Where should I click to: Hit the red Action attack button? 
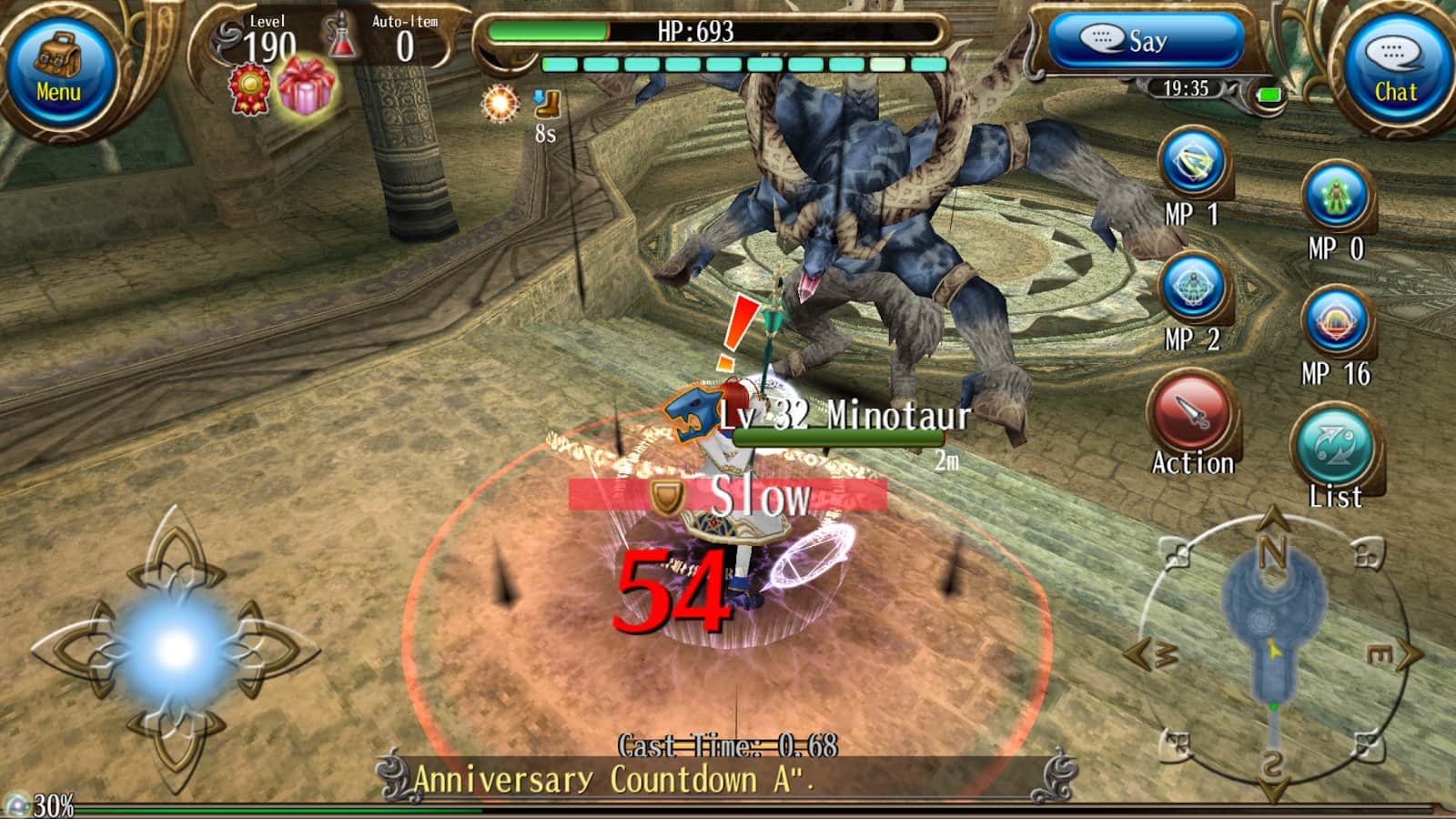click(x=1191, y=414)
